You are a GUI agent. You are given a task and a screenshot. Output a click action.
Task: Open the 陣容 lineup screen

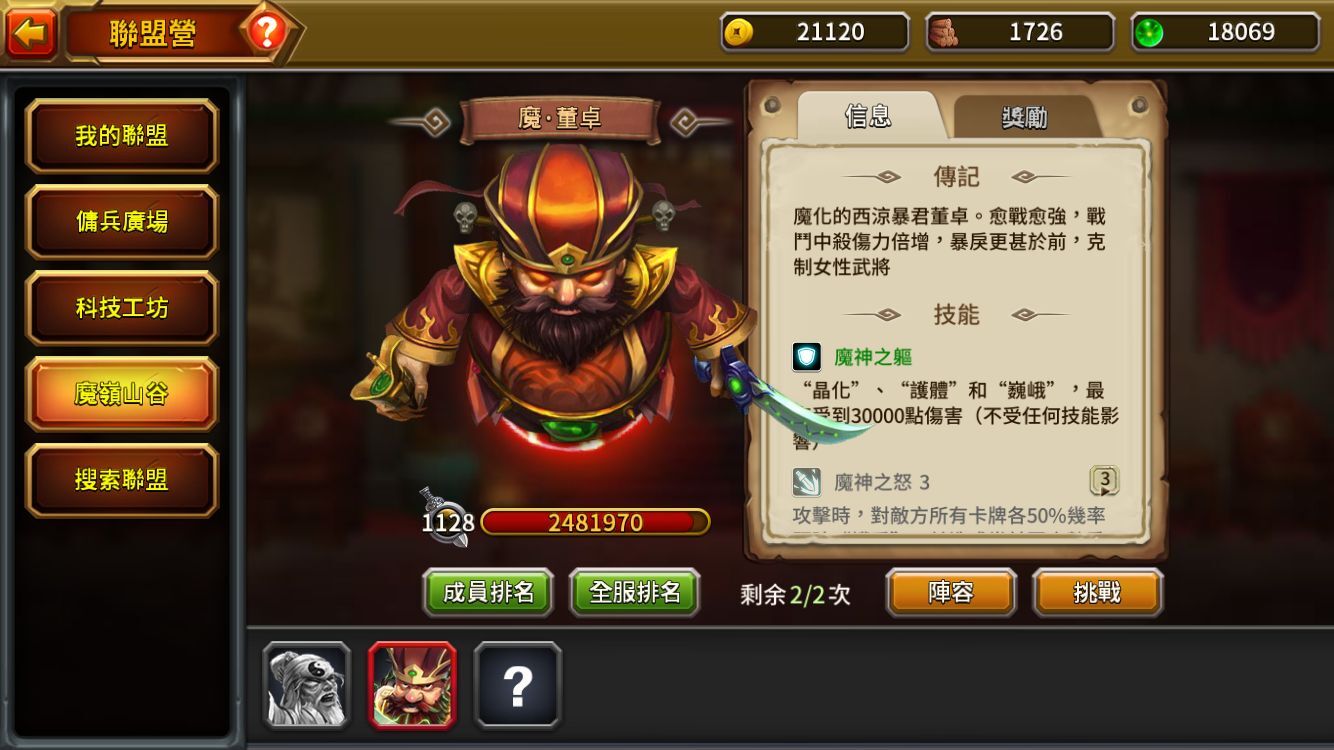[x=949, y=591]
